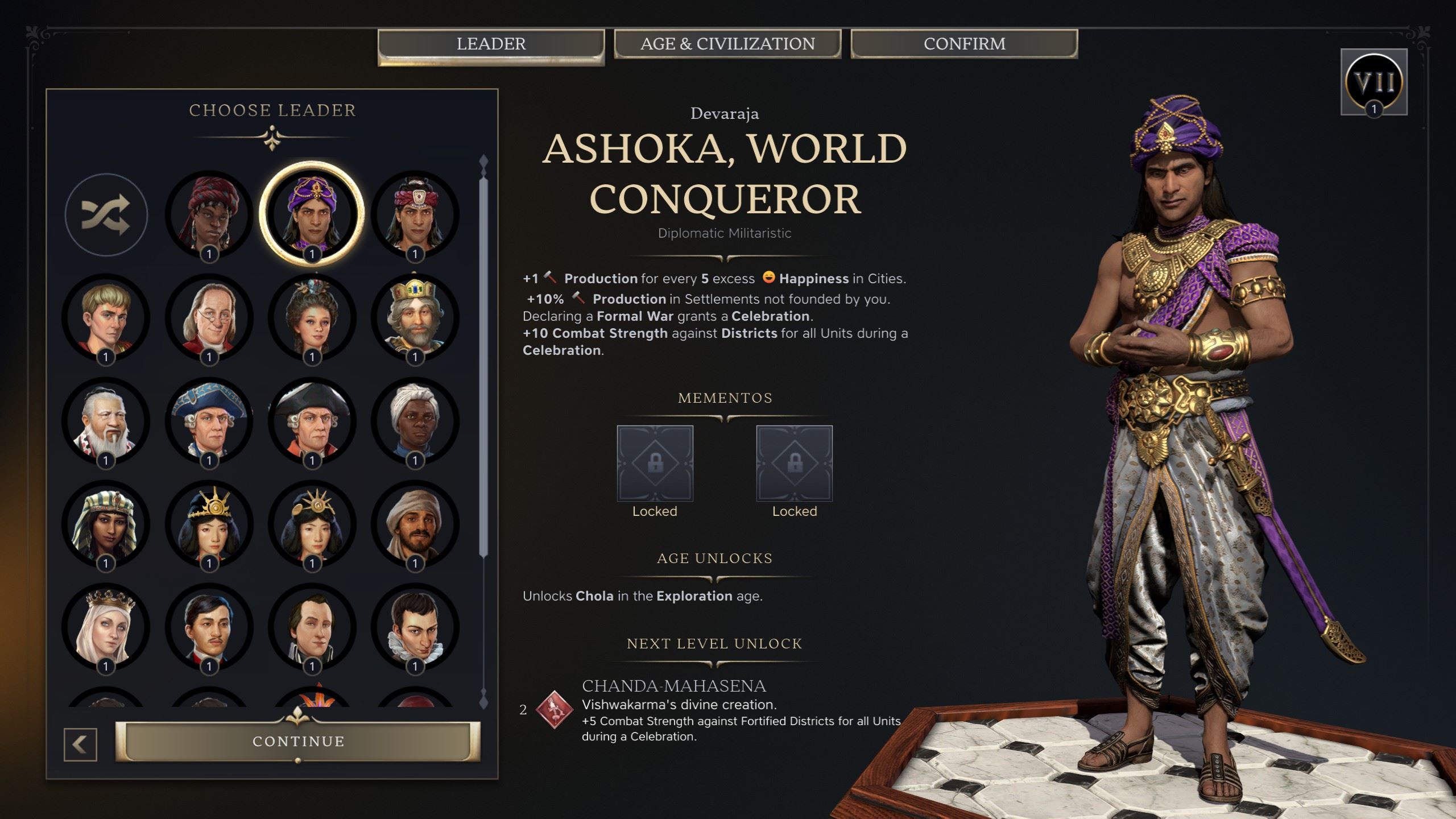
Task: Select the blond young Roman leader
Action: pyautogui.click(x=106, y=317)
